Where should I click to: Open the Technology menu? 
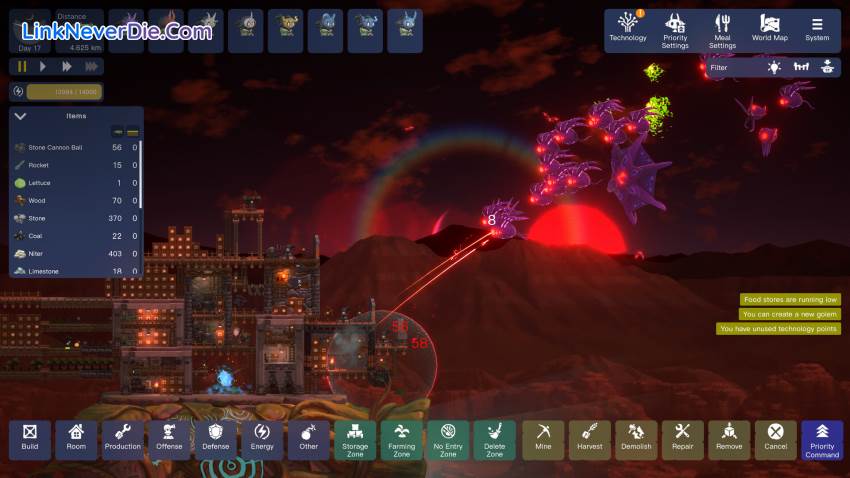[628, 30]
